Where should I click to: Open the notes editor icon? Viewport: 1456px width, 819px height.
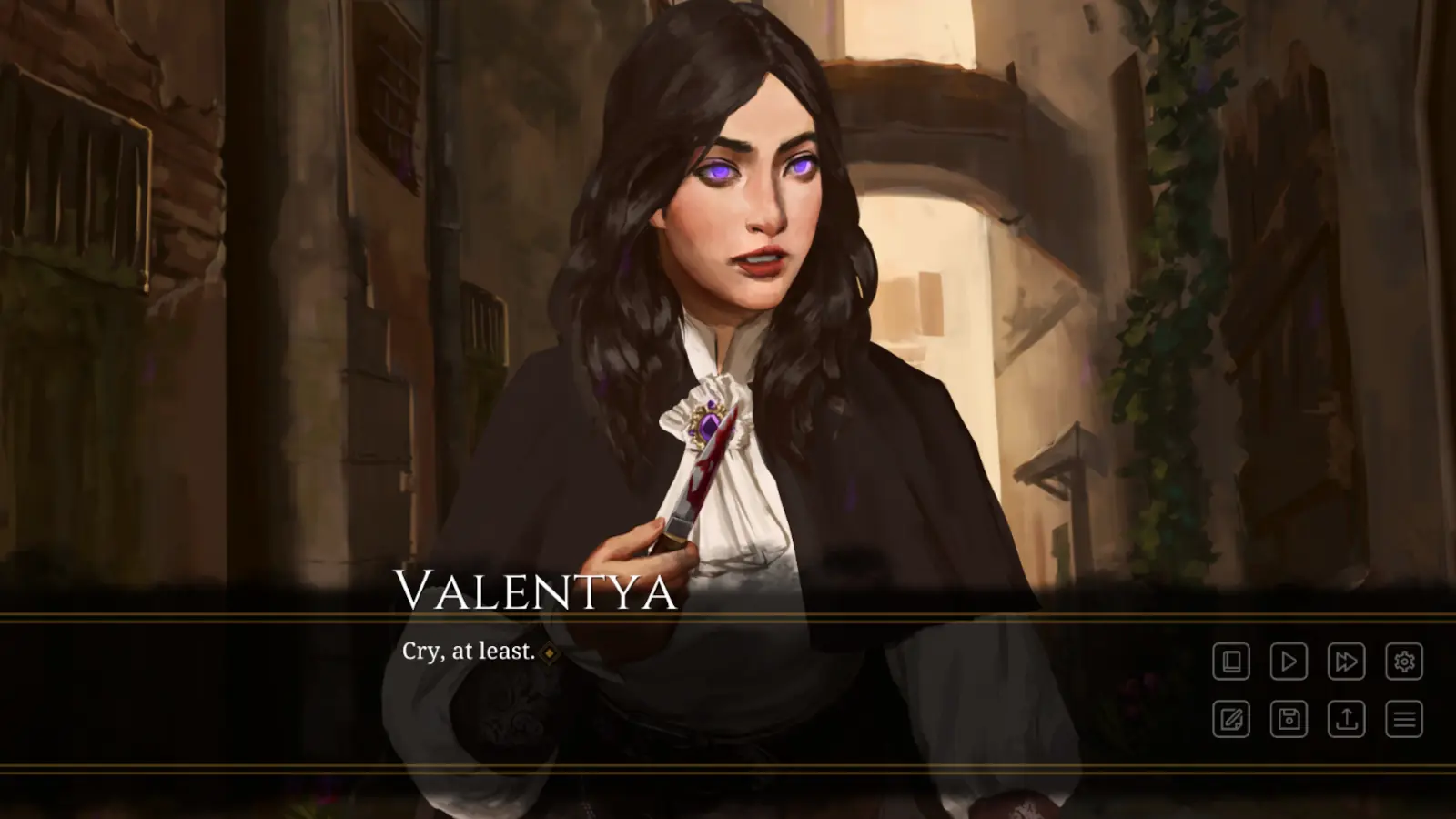(1230, 719)
